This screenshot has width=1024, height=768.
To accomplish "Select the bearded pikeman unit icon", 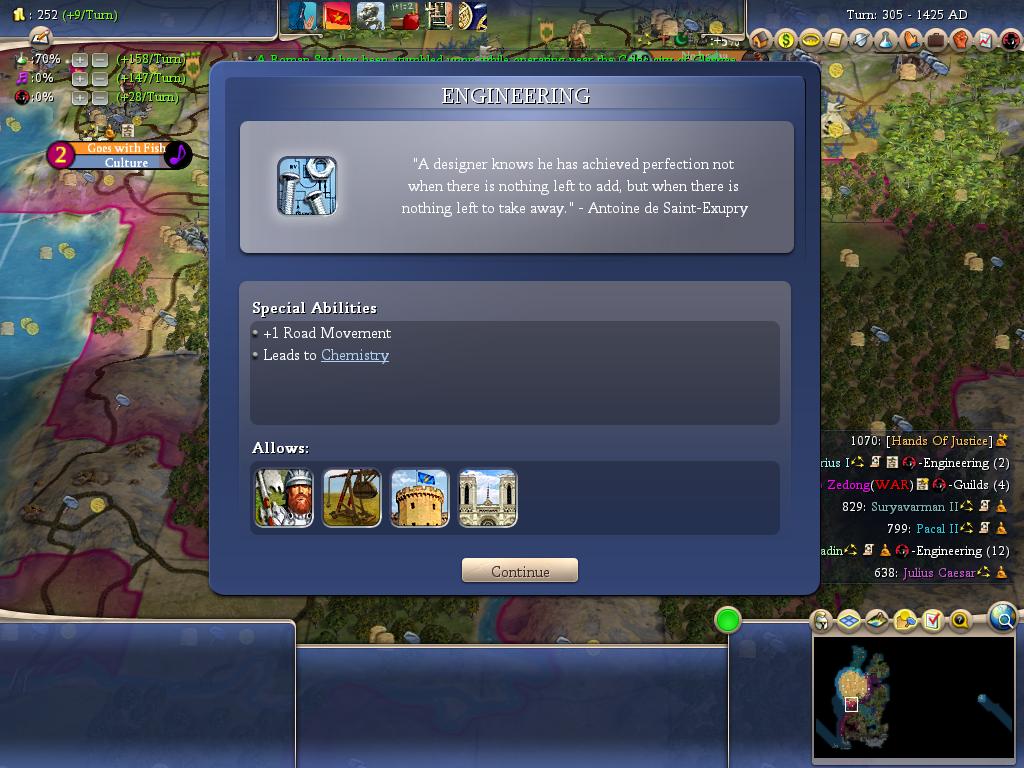I will 284,498.
